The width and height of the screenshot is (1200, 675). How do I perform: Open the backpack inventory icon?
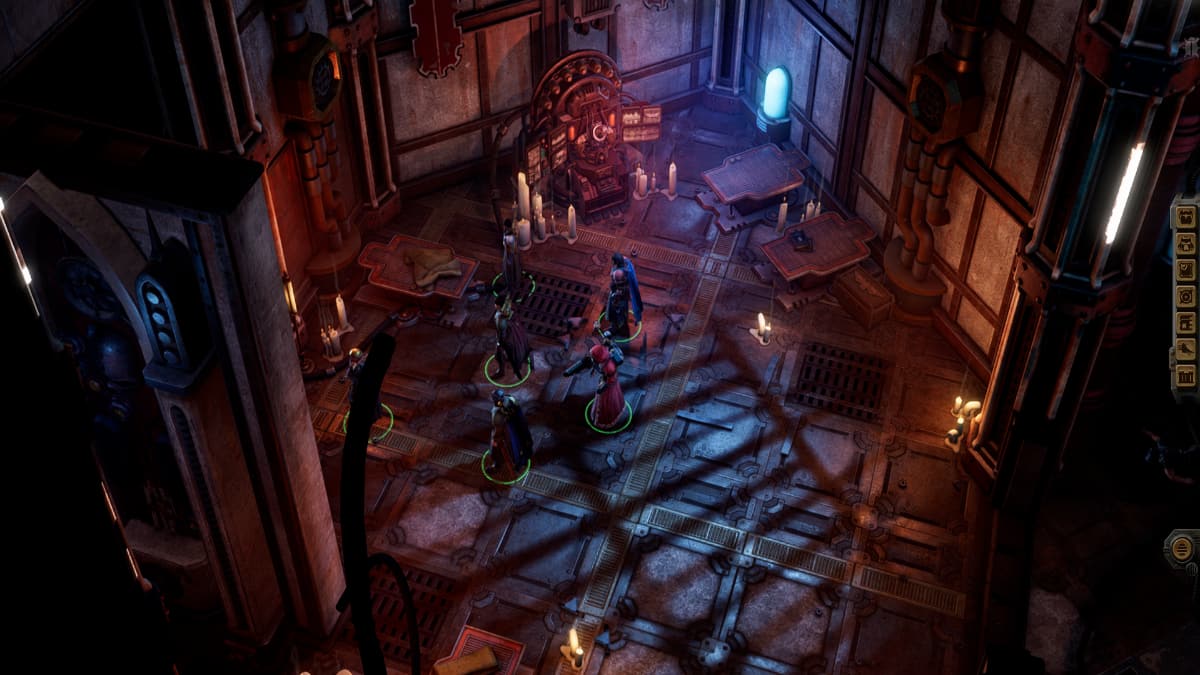point(1186,217)
